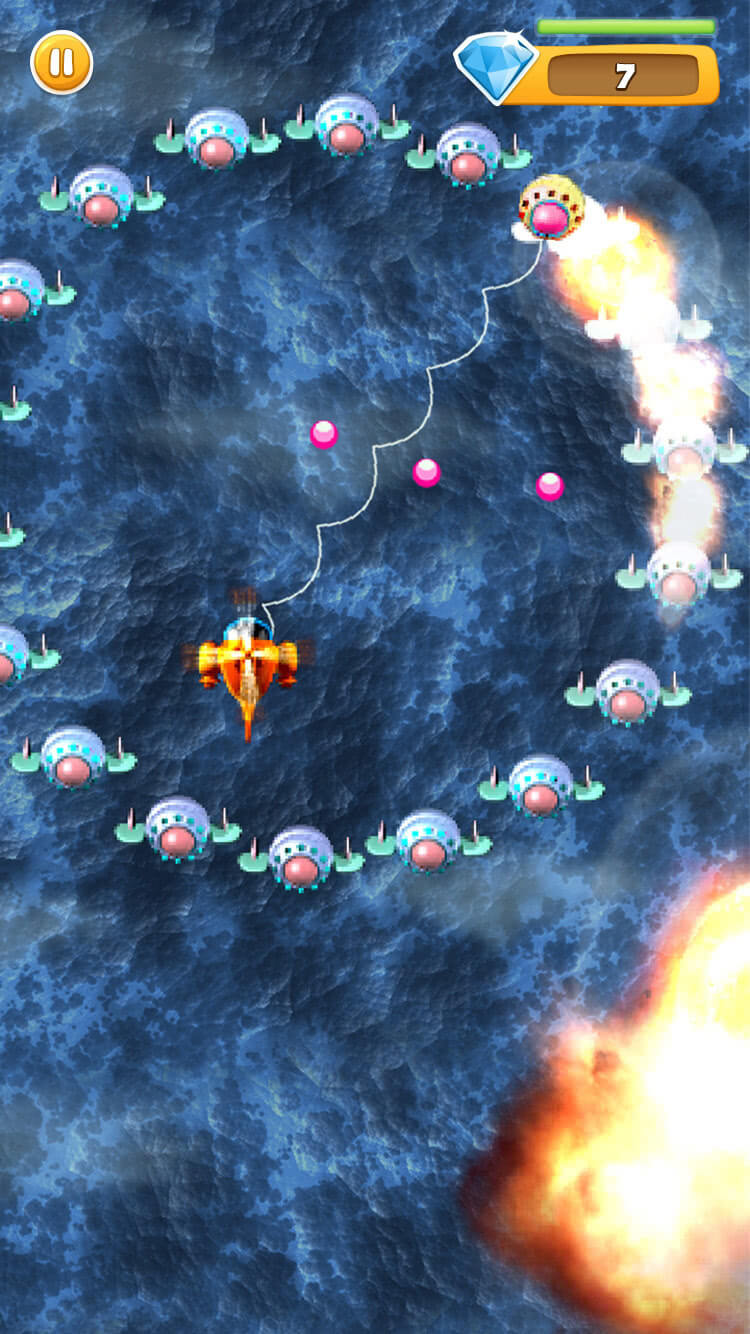
Task: Pause the game with the orange button
Action: click(x=62, y=62)
